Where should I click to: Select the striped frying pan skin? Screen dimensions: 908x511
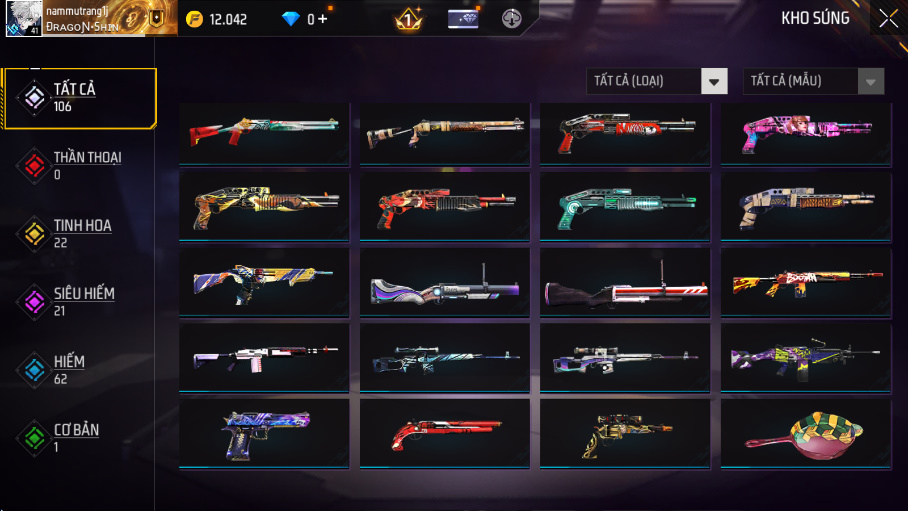805,432
